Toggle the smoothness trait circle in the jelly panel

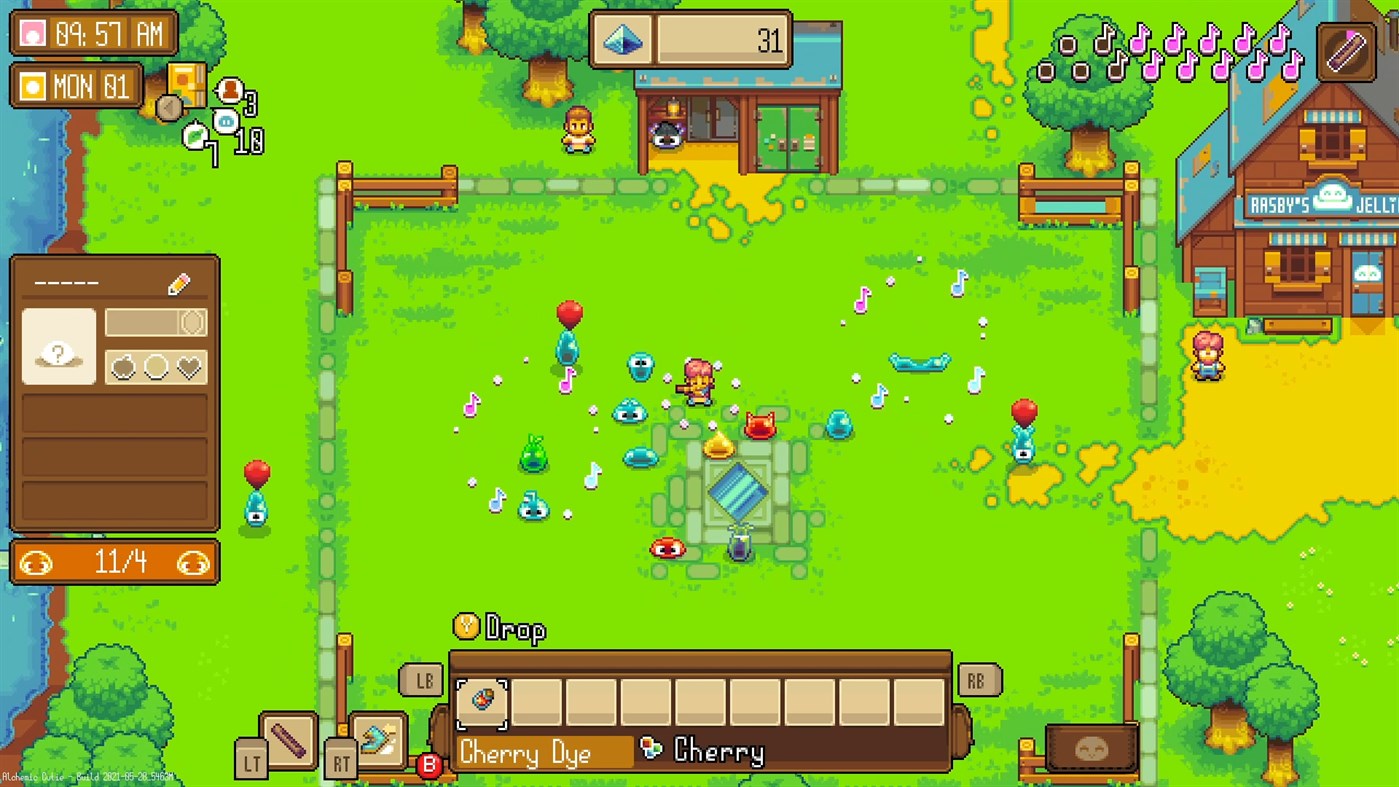click(x=155, y=366)
